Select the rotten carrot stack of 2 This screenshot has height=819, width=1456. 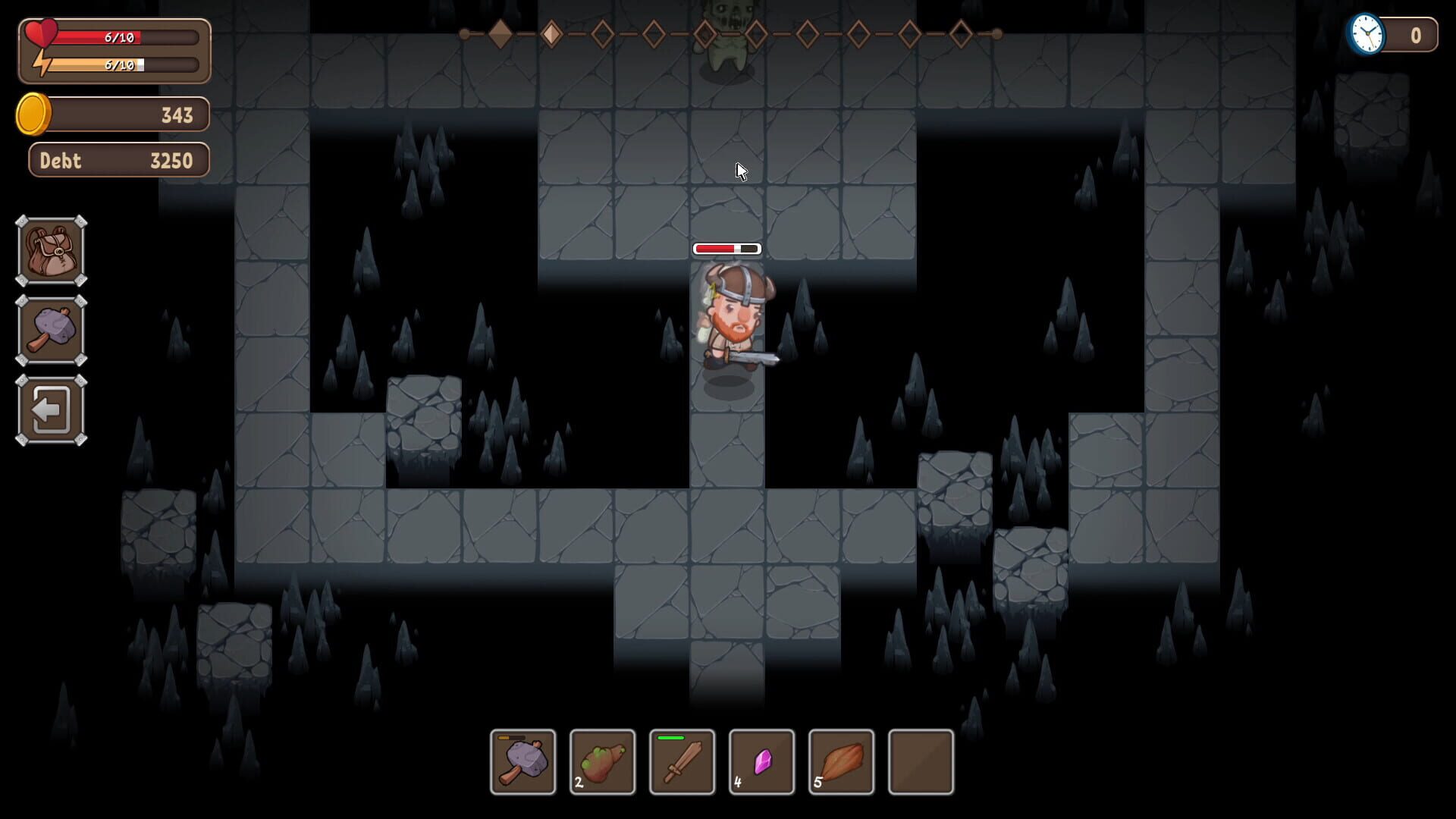point(602,762)
